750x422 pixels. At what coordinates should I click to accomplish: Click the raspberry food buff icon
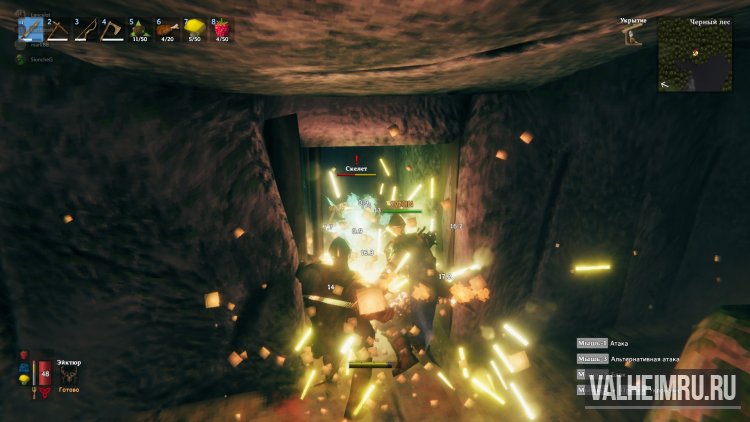click(23, 355)
